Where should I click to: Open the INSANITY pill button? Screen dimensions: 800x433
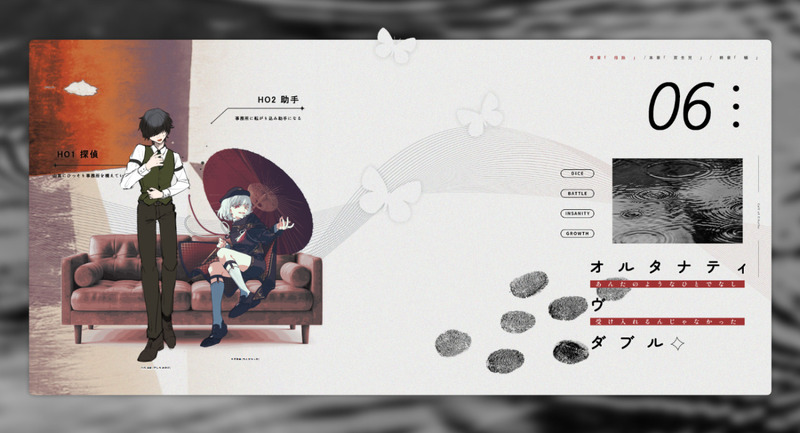point(578,213)
